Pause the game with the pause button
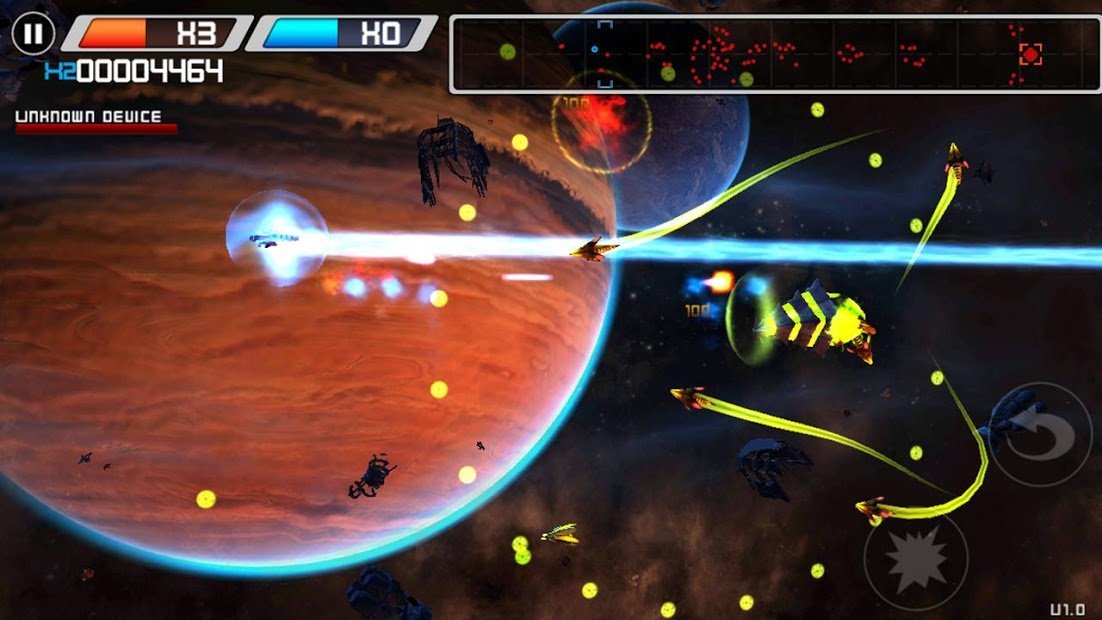Viewport: 1102px width, 620px height. coord(34,34)
